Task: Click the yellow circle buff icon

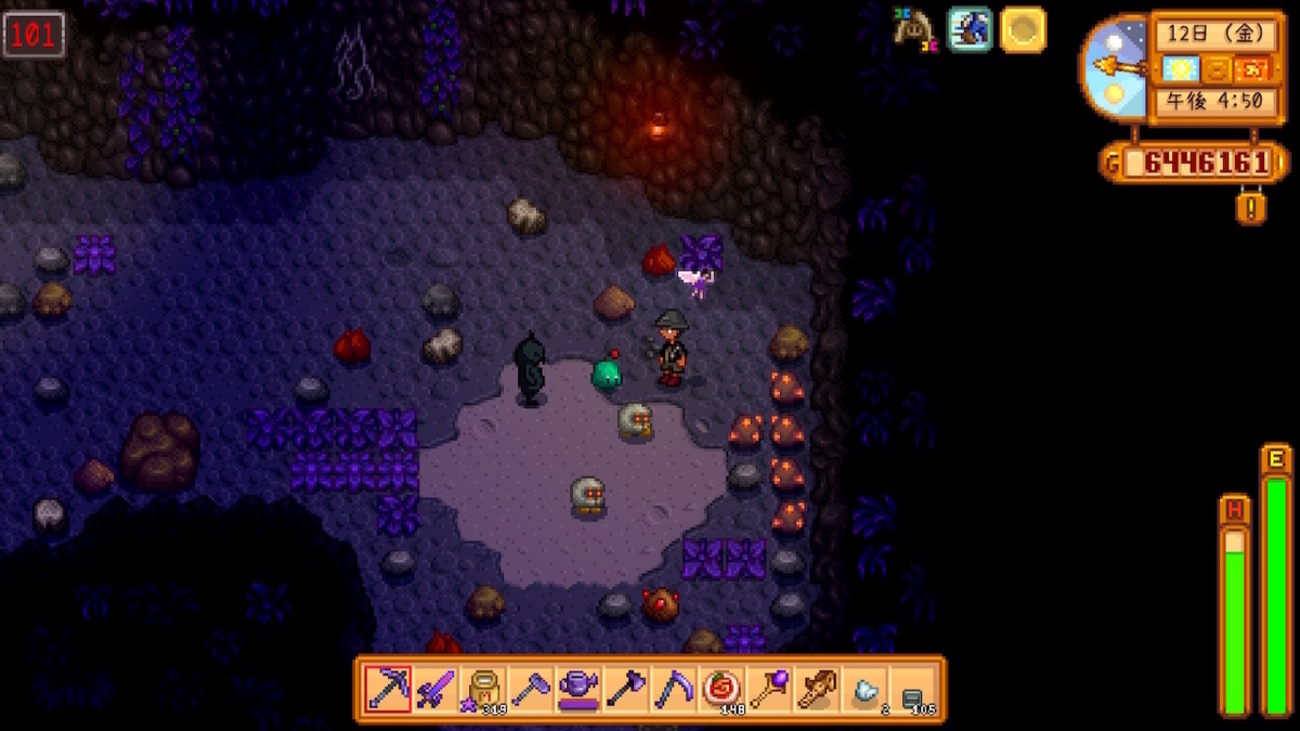Action: (1022, 30)
